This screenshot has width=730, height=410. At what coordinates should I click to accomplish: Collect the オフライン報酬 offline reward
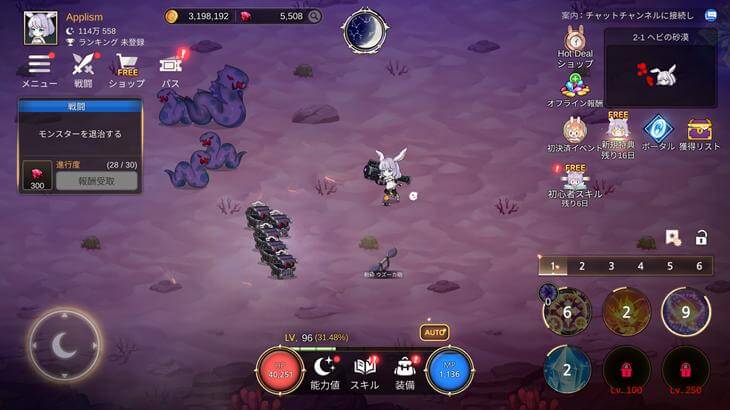tap(575, 88)
